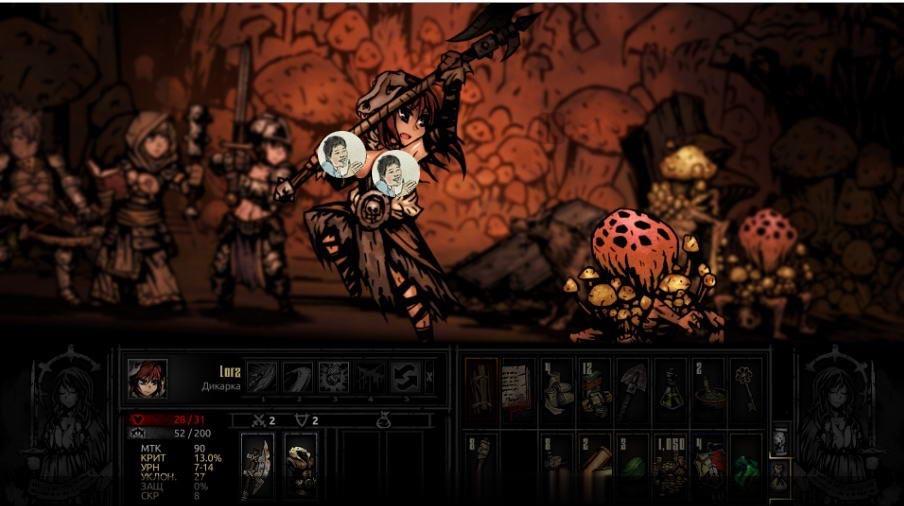Activate the third combat skill
Image resolution: width=904 pixels, height=506 pixels.
pos(333,378)
